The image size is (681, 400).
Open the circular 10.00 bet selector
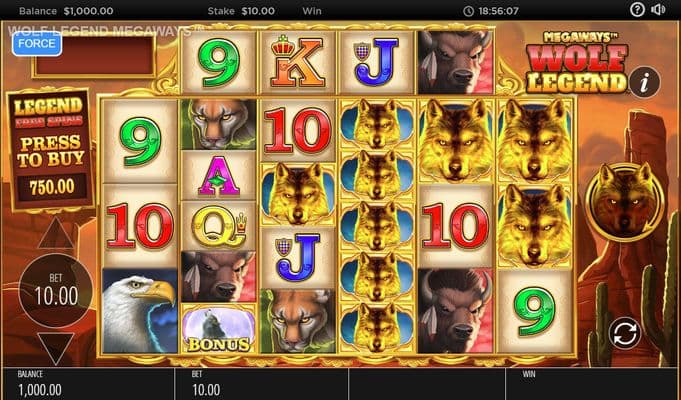[x=56, y=292]
